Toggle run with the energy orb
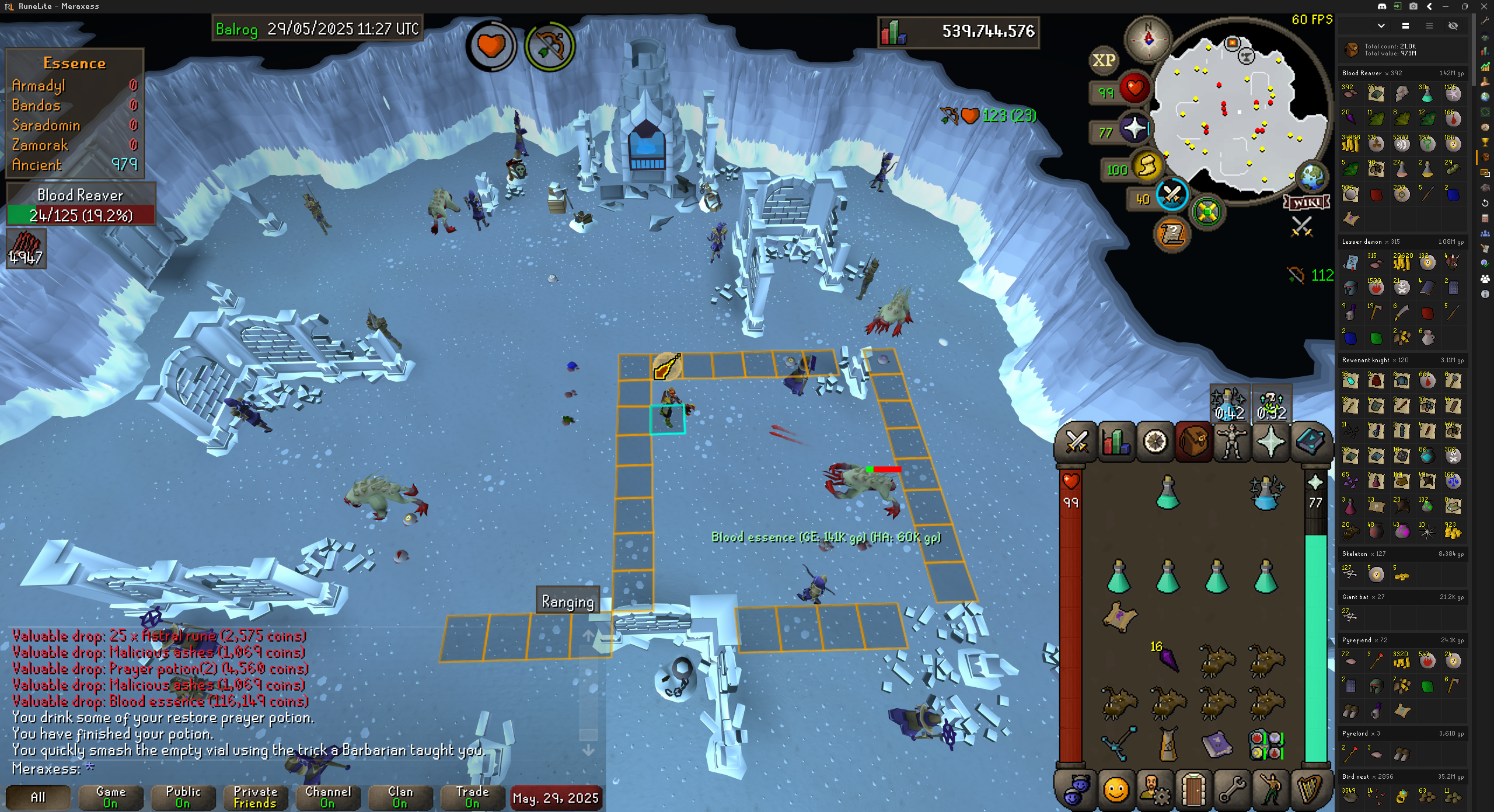Viewport: 1494px width, 812px height. [x=1147, y=167]
